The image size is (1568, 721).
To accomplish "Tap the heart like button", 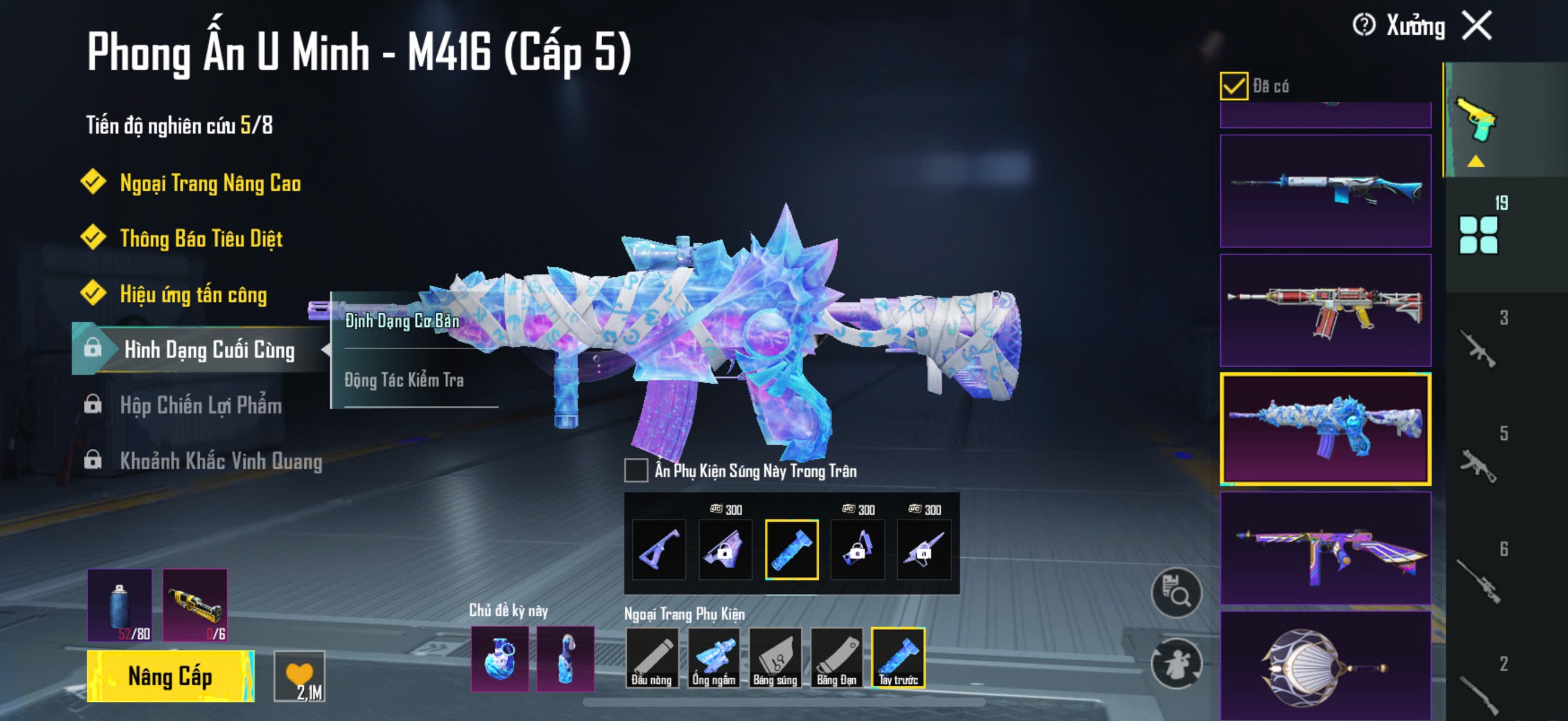I will [300, 676].
